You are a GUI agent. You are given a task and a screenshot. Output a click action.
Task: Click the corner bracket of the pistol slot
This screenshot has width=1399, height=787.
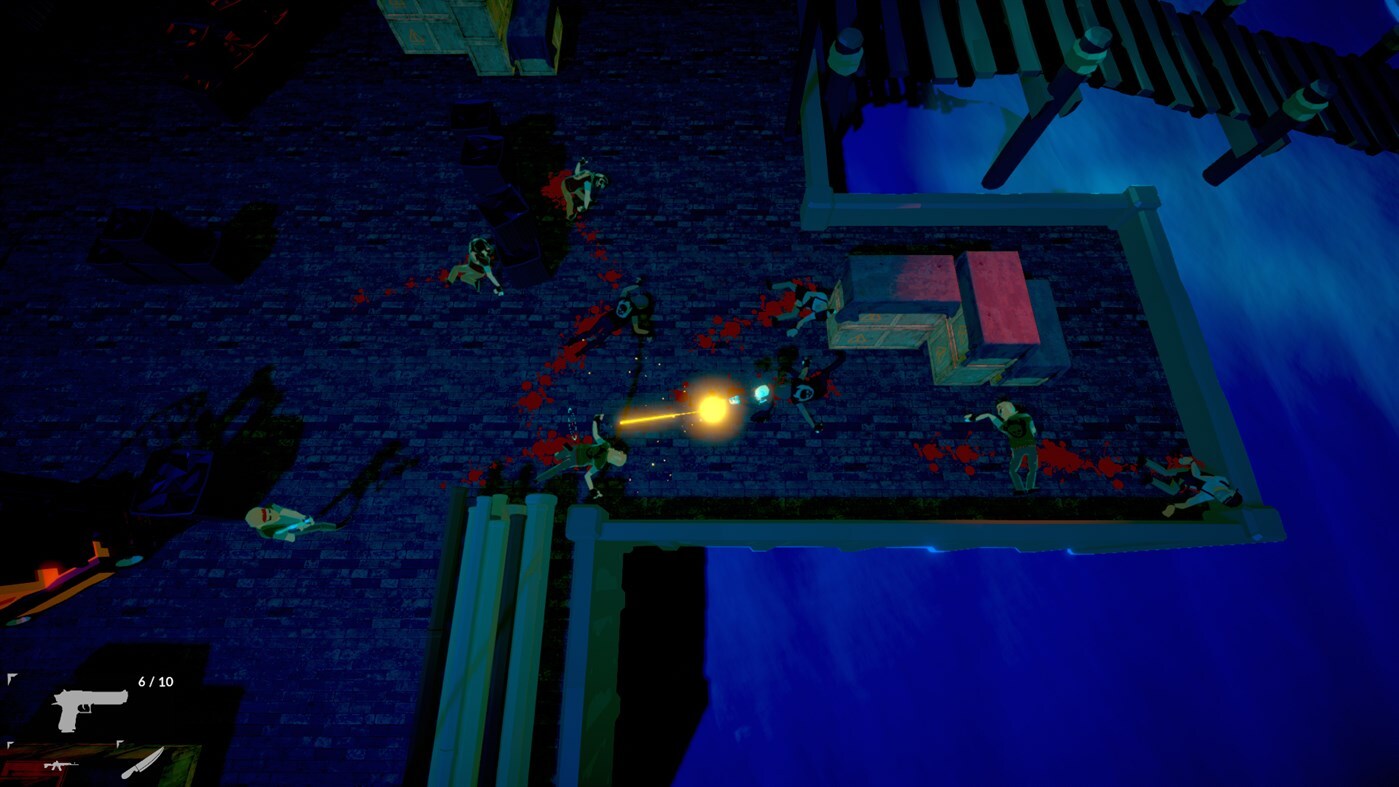coord(10,676)
